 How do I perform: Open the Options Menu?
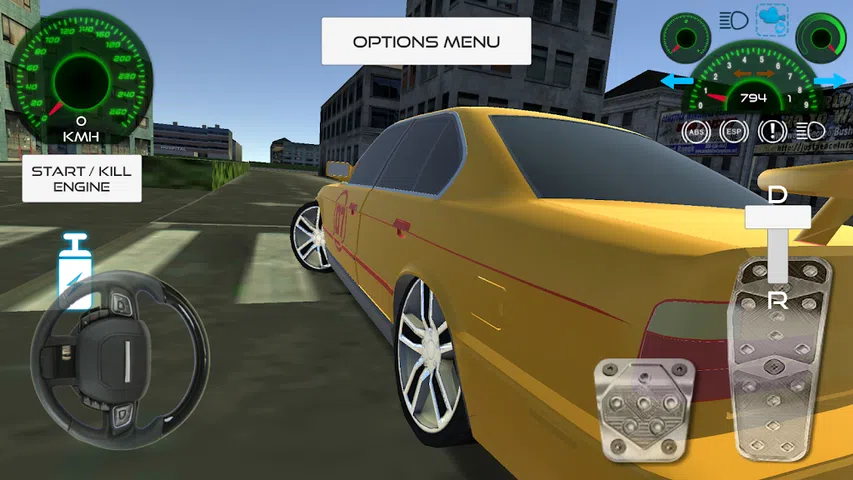coord(425,42)
